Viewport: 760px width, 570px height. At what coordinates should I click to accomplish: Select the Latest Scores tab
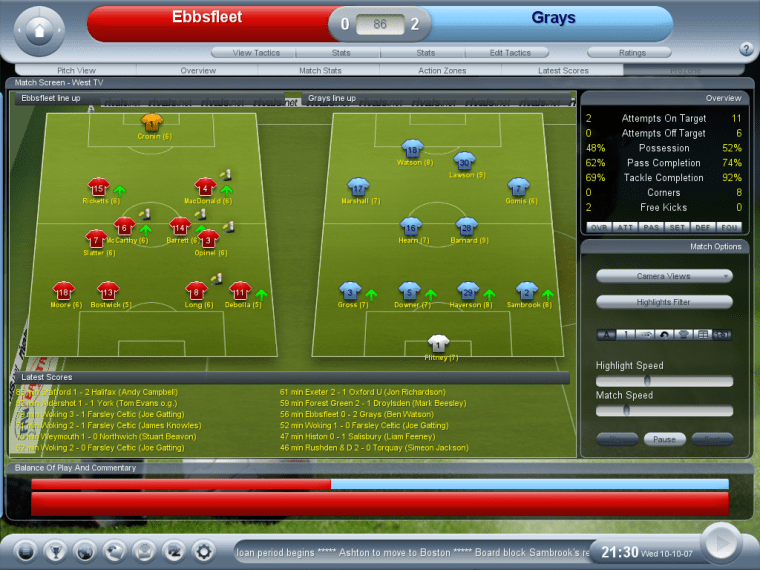(x=563, y=71)
